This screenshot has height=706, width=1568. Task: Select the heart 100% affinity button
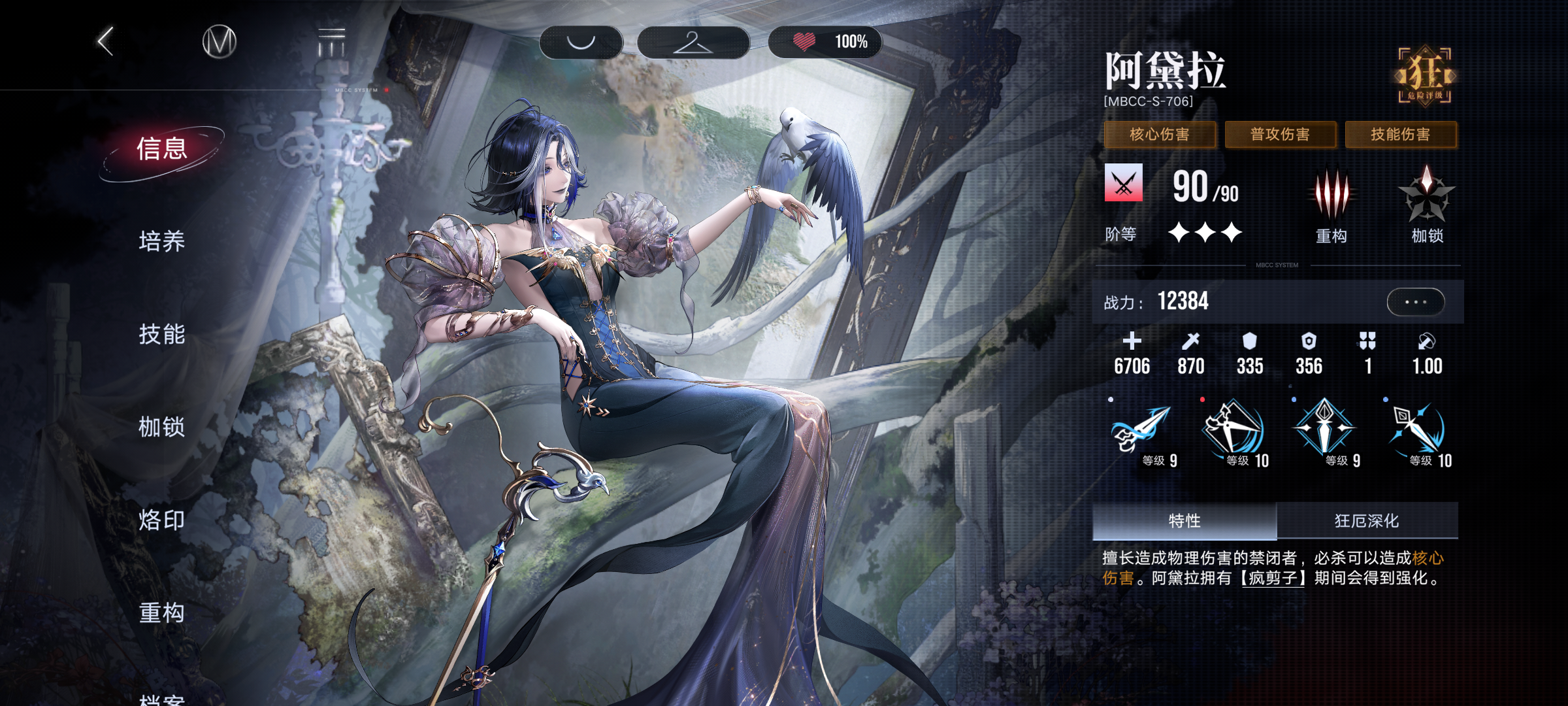(x=826, y=42)
